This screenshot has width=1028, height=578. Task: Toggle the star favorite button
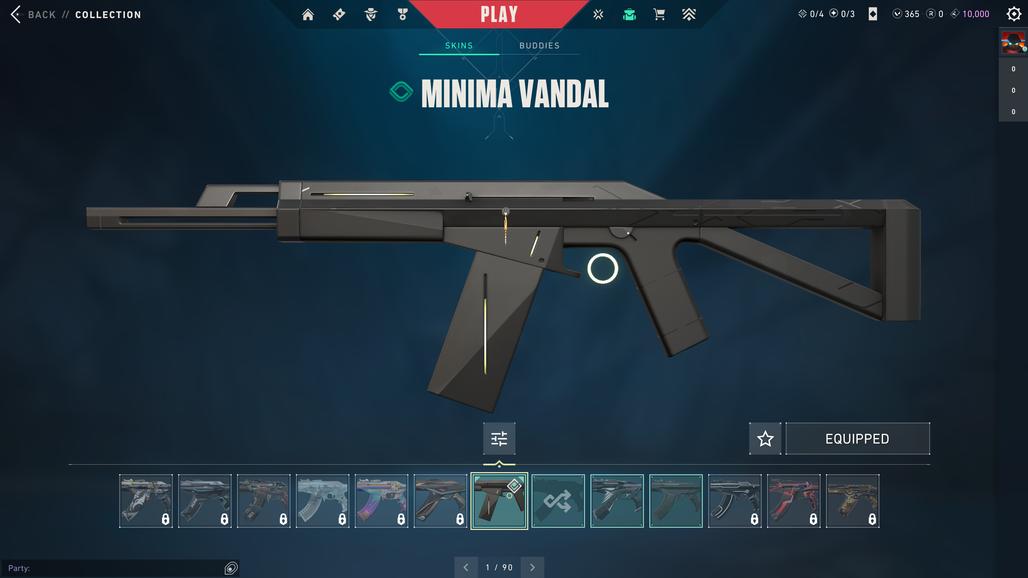click(765, 439)
